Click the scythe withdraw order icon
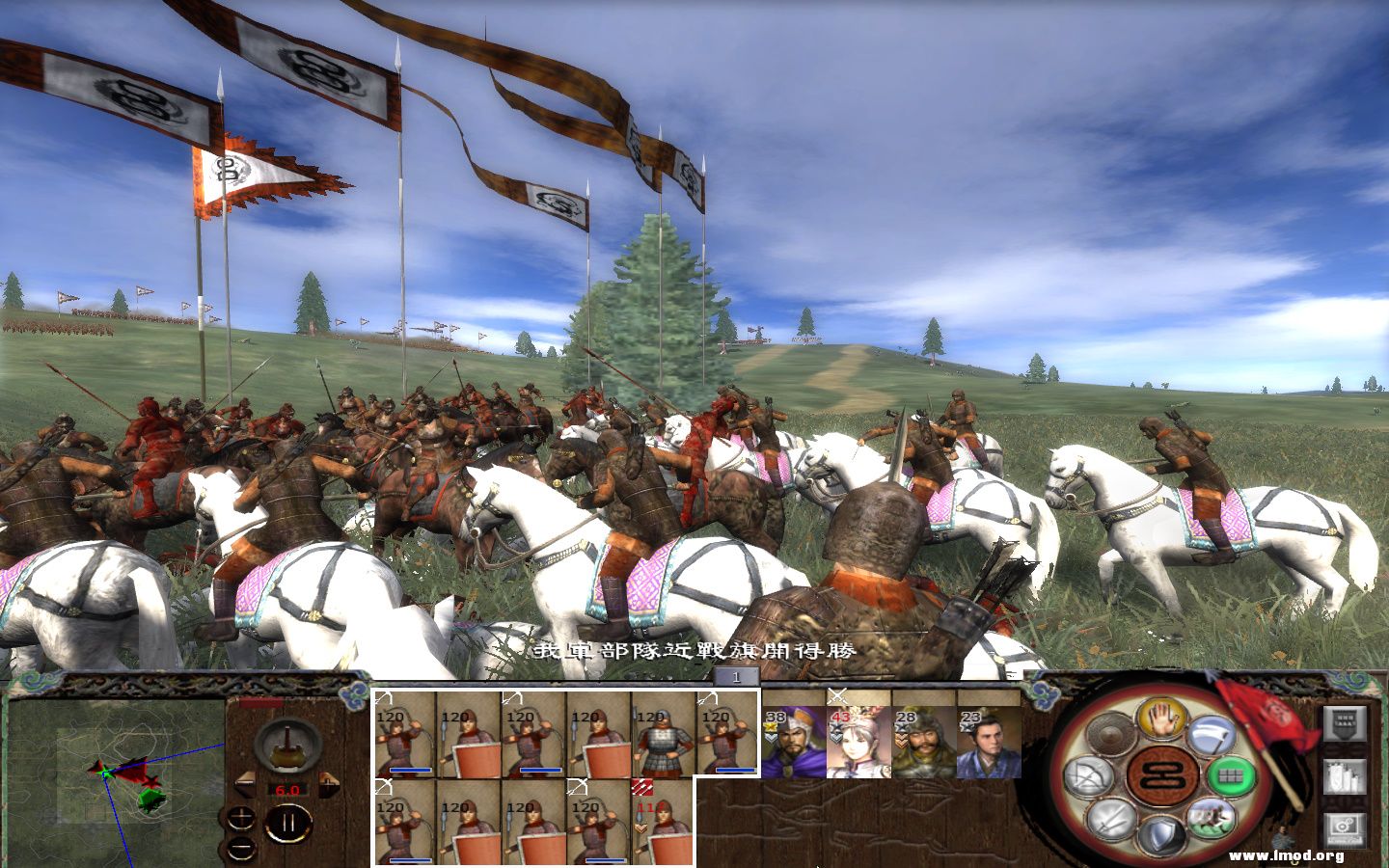Image resolution: width=1389 pixels, height=868 pixels. 1212,733
